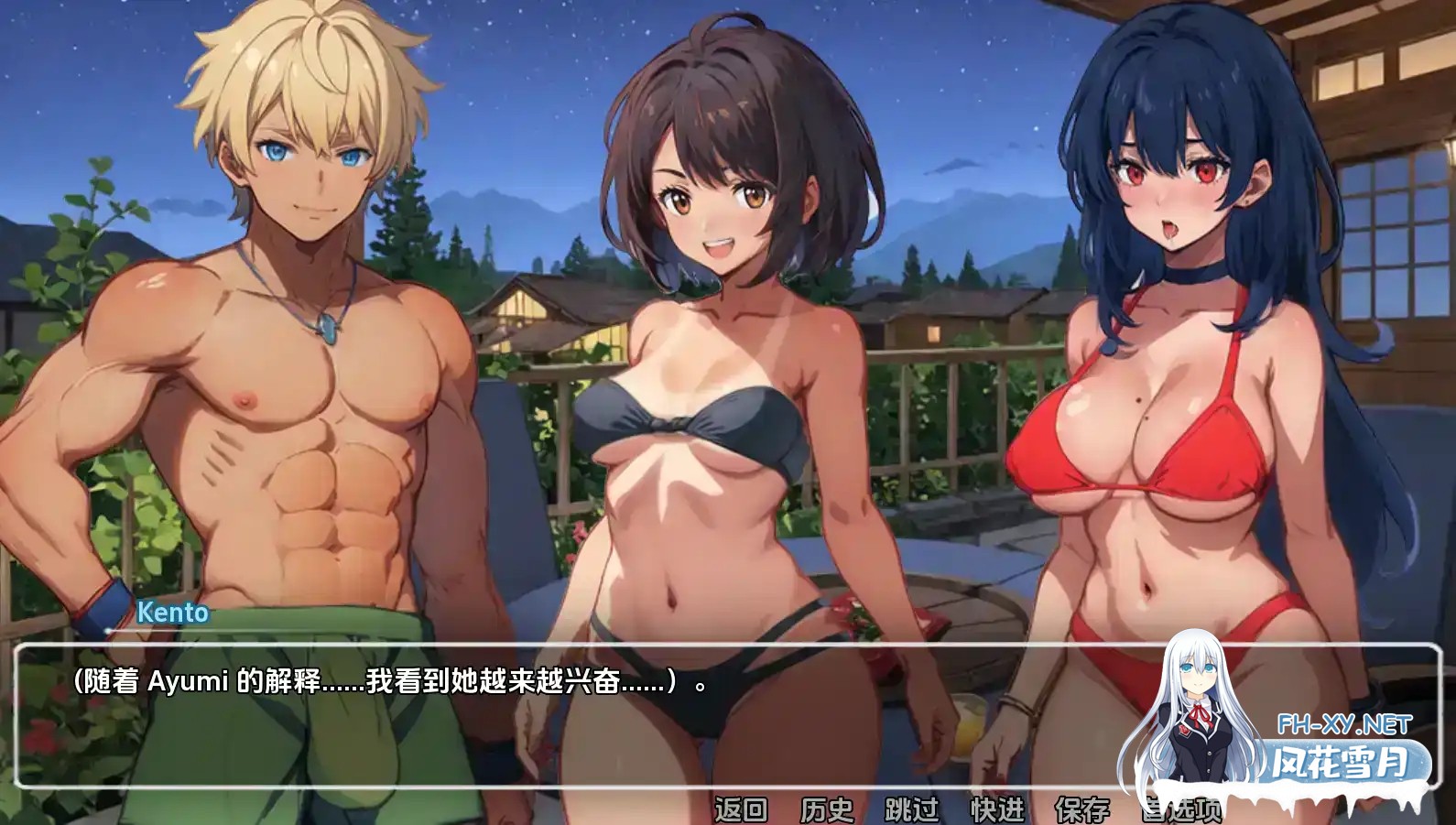Open the 历史 dialogue history log

pos(825,809)
